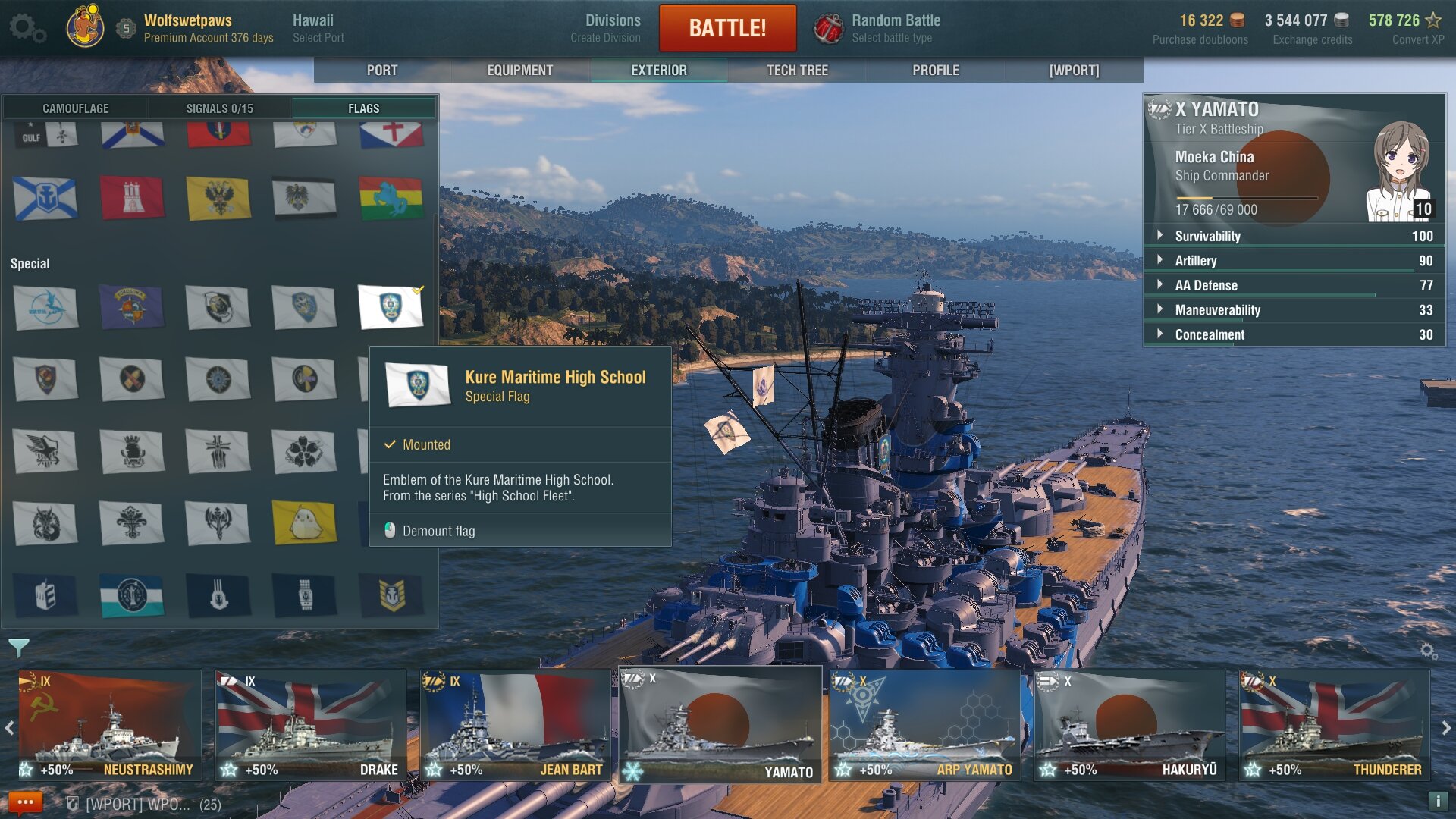Open the [WPORT] clan tab

tap(1074, 70)
